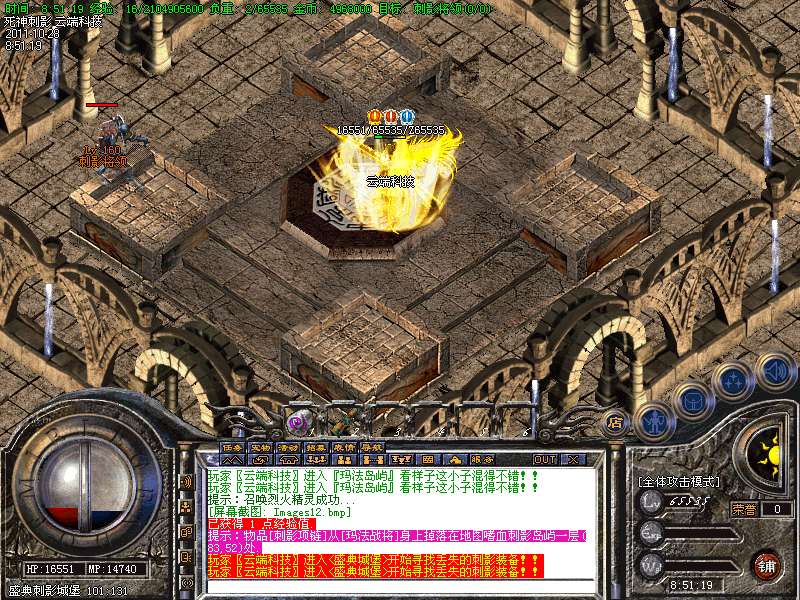Open the 荣誉 honor button
Viewport: 800px width, 600px height.
743,508
